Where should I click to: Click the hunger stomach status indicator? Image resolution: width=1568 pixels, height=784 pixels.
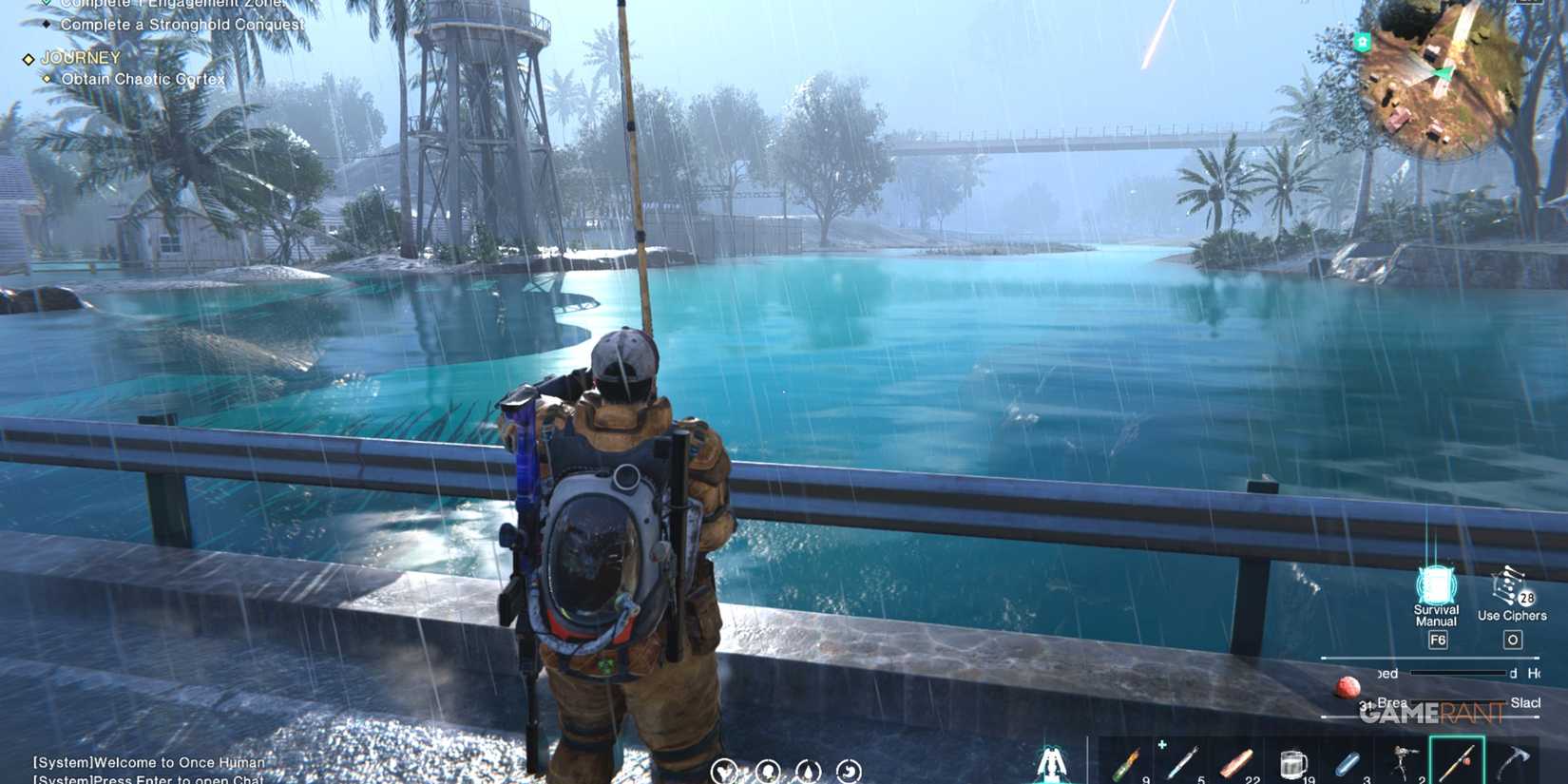coord(849,770)
